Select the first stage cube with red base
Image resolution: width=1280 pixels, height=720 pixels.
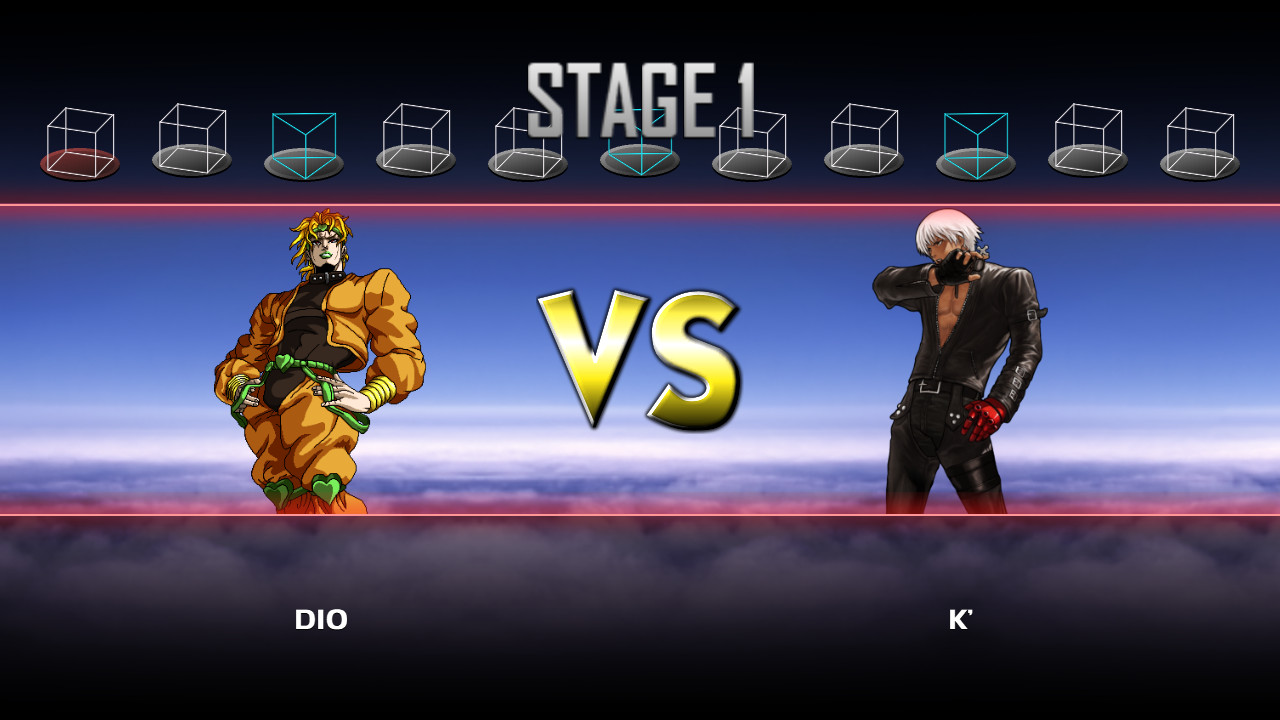tap(78, 140)
